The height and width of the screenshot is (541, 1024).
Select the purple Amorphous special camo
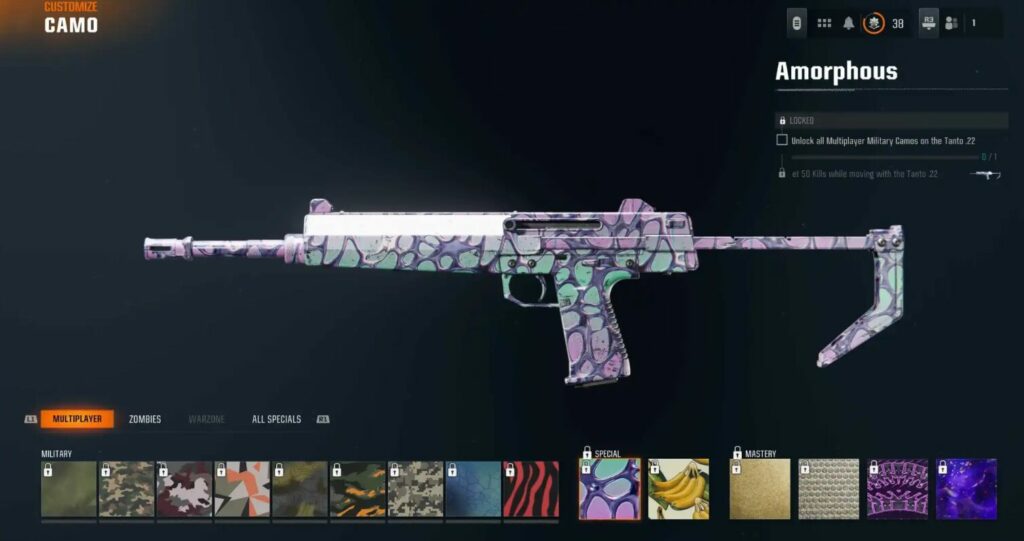tap(610, 489)
